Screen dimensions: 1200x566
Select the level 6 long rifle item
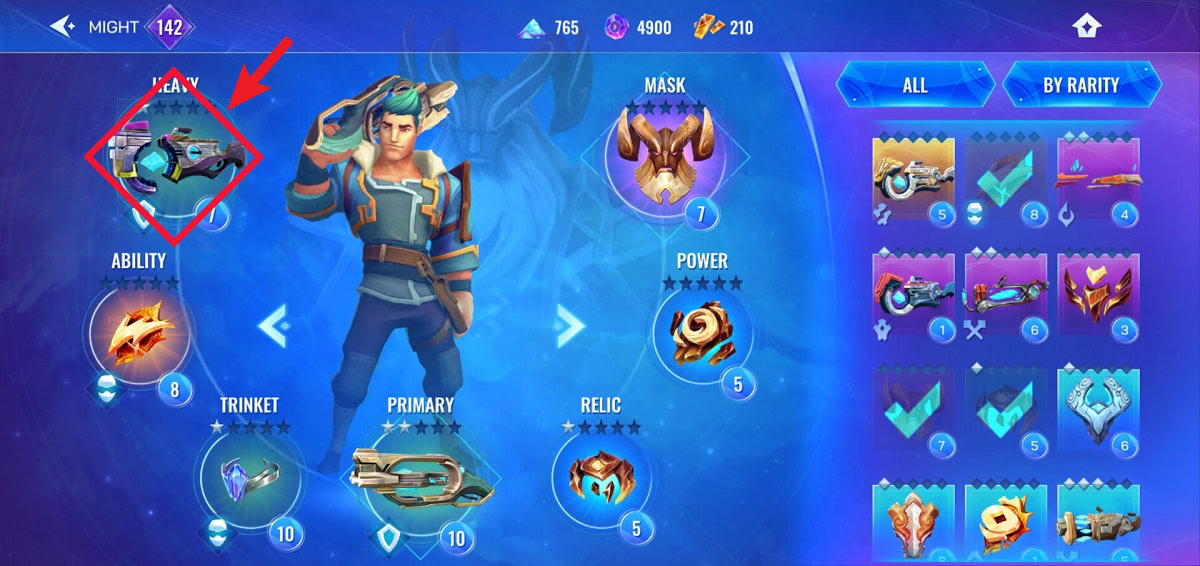point(1005,294)
